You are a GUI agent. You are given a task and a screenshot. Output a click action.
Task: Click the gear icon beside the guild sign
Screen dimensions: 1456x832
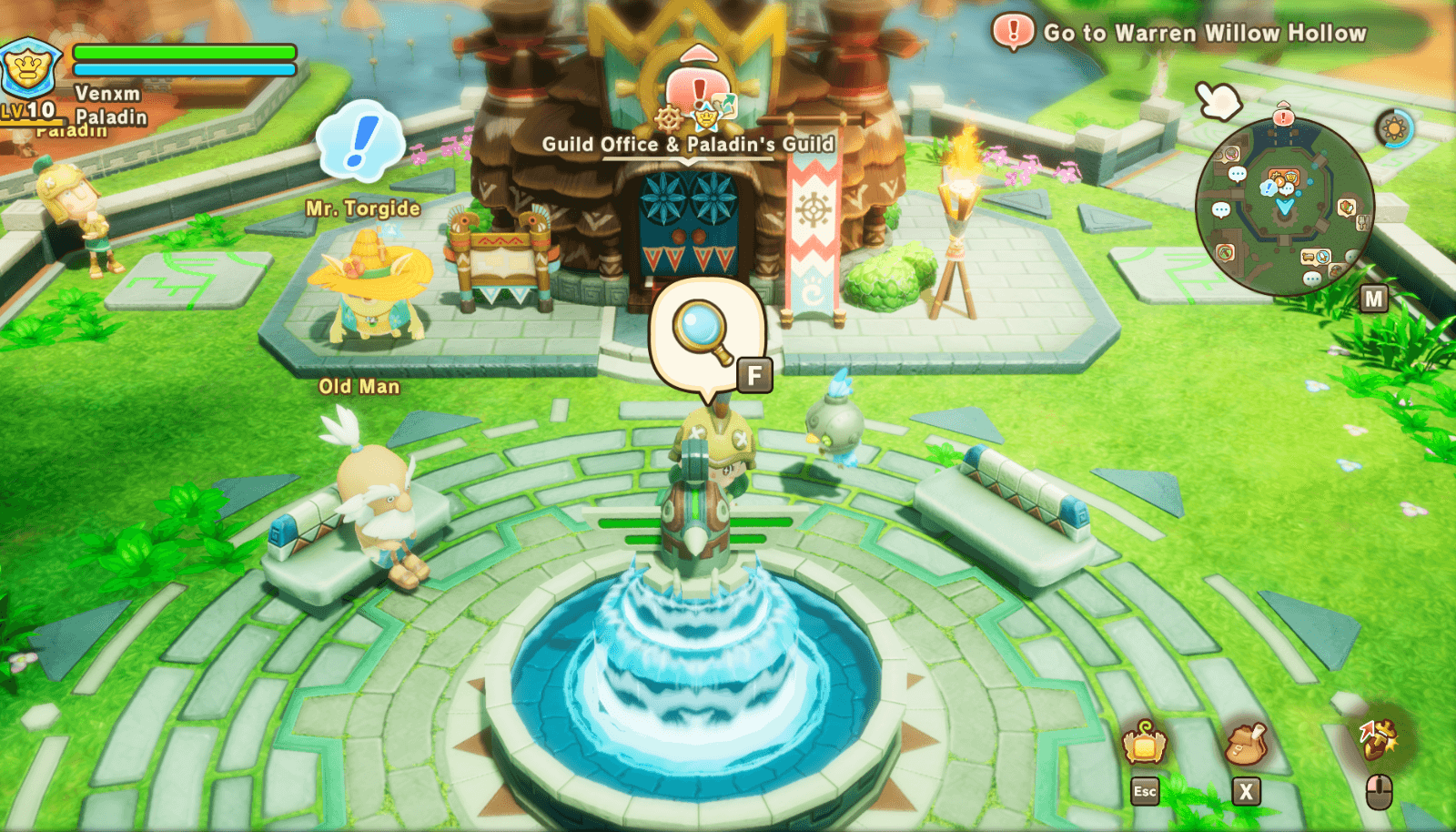[x=668, y=118]
